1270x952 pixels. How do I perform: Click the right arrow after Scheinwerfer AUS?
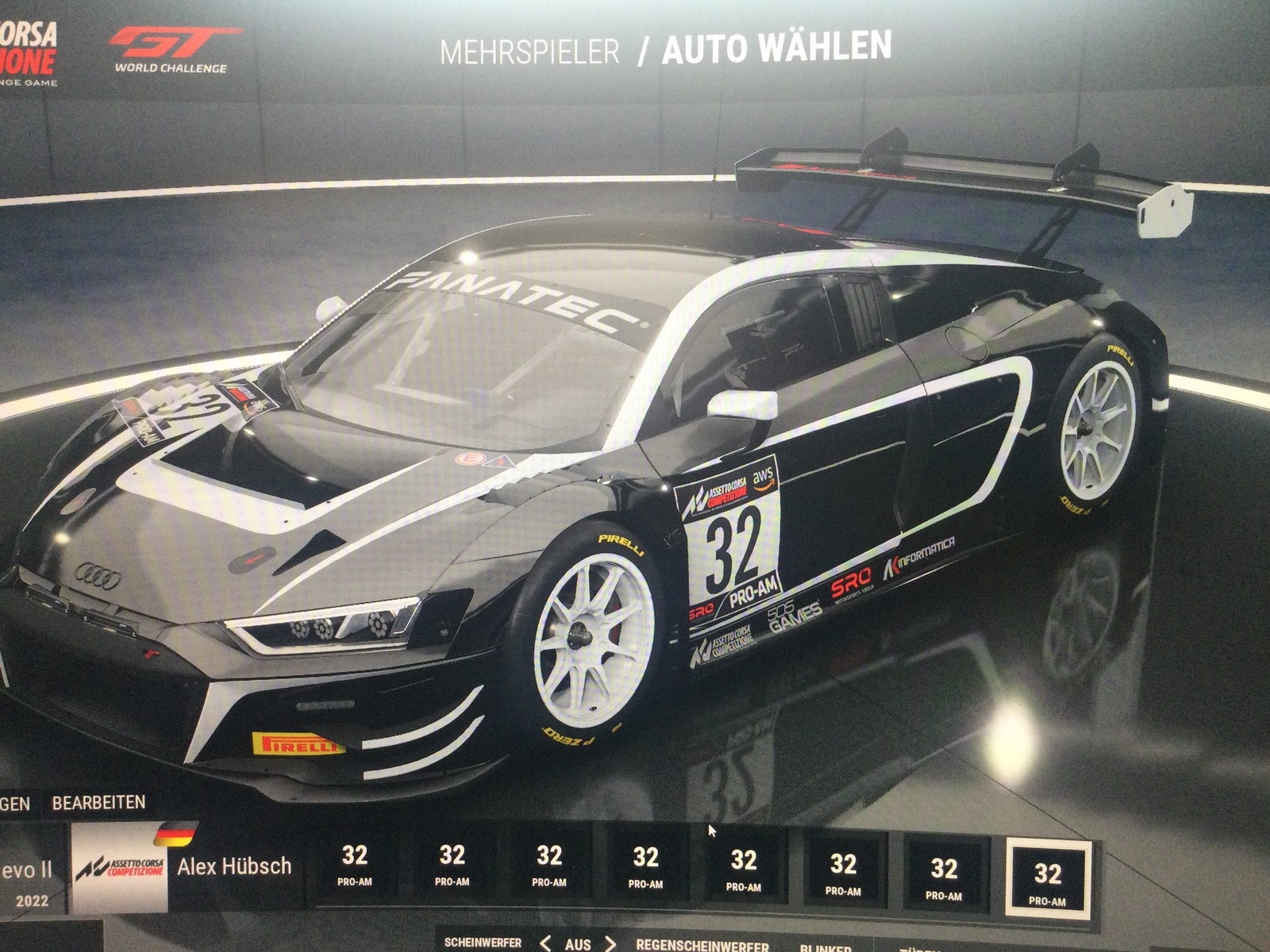coord(610,943)
